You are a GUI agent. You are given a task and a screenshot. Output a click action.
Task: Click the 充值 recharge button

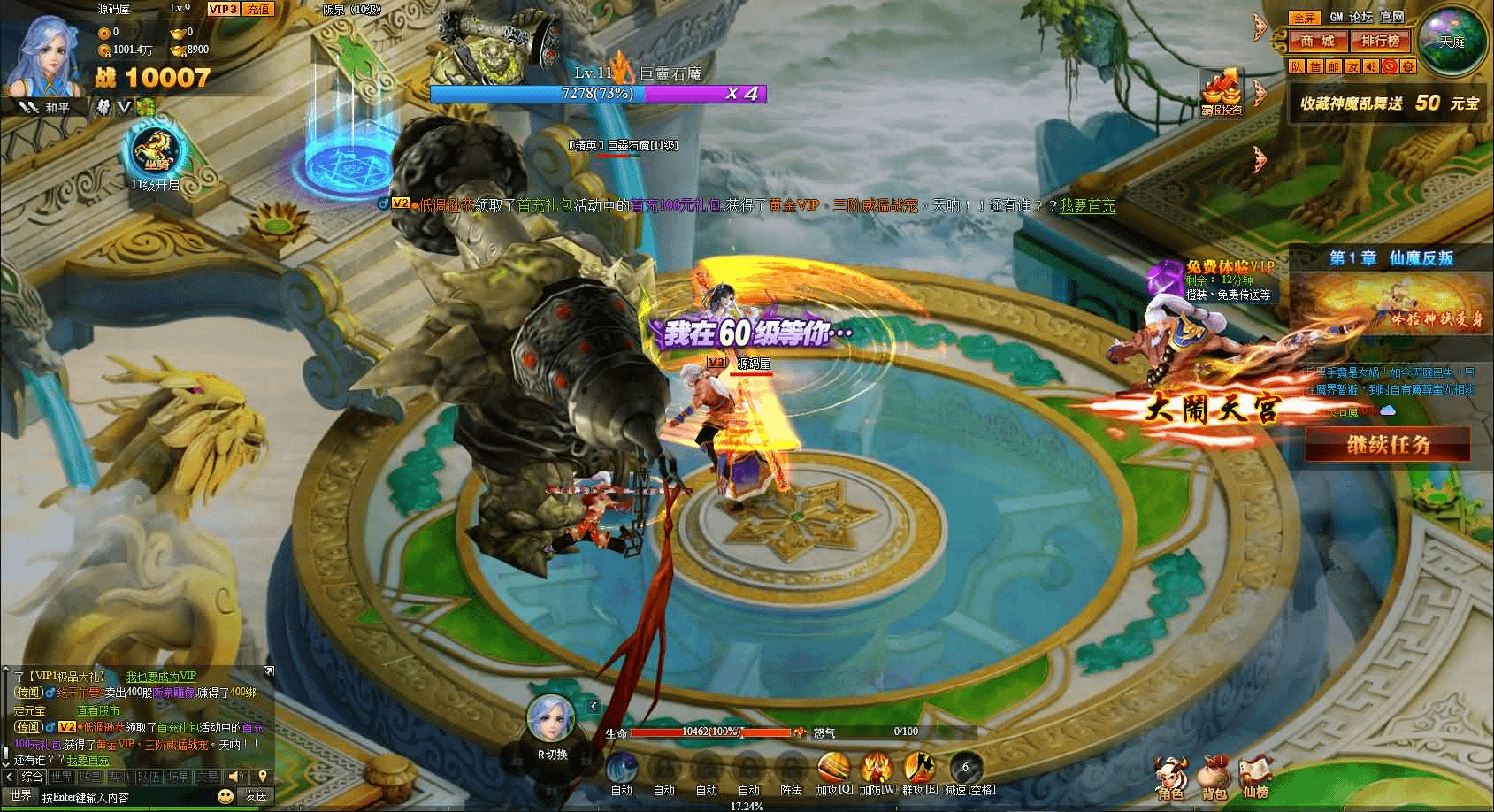click(257, 9)
